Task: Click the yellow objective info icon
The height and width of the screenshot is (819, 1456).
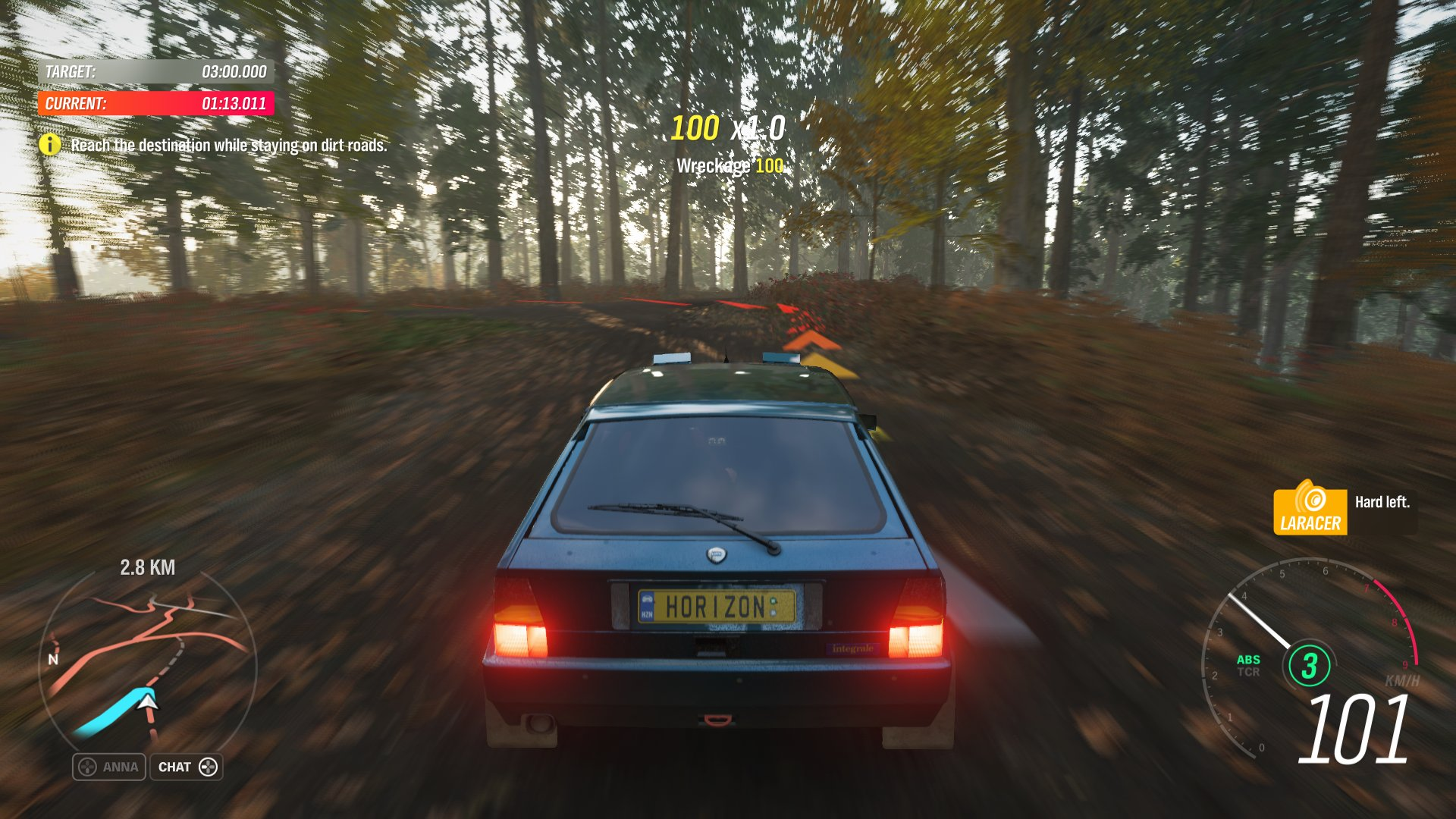Action: coord(50,144)
